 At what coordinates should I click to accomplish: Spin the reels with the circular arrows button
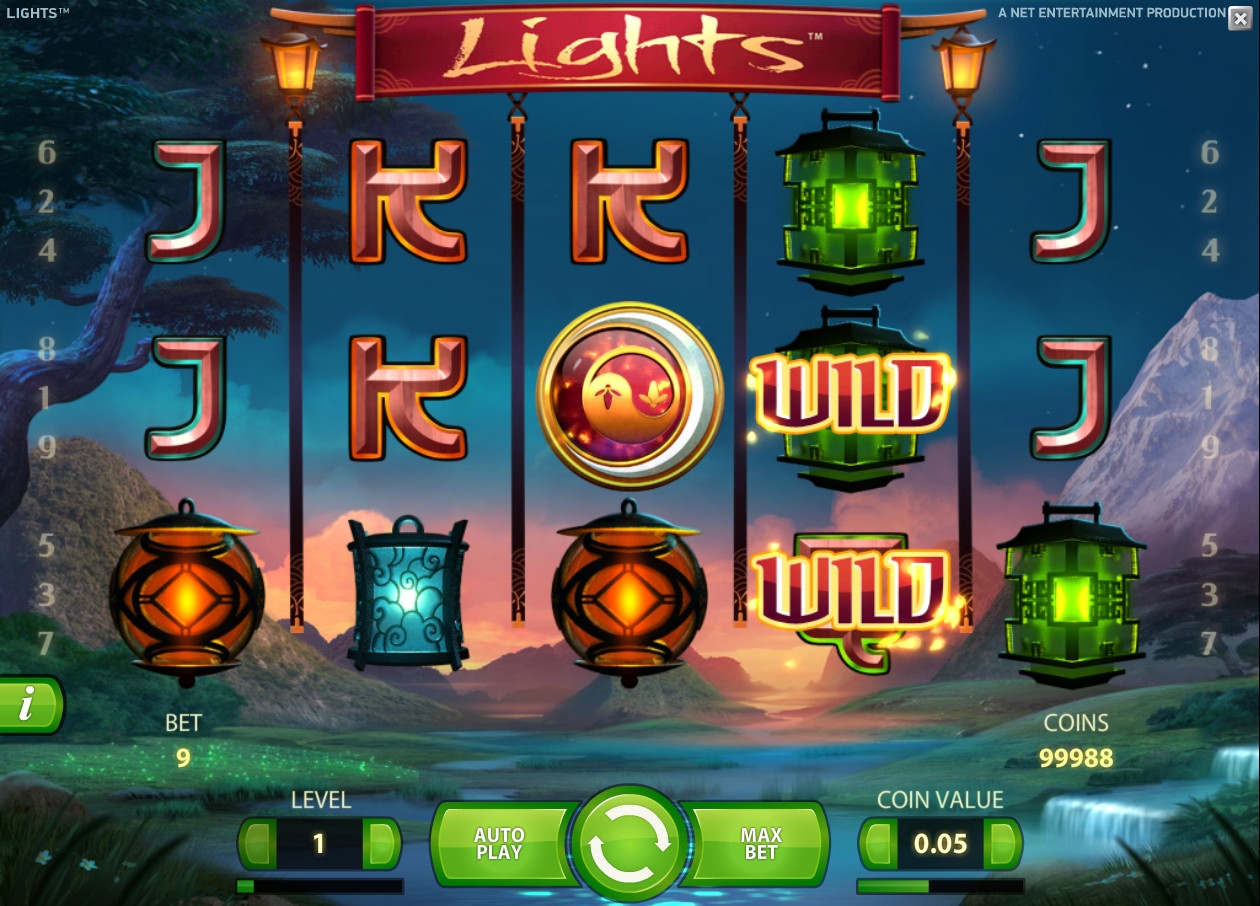coord(629,843)
